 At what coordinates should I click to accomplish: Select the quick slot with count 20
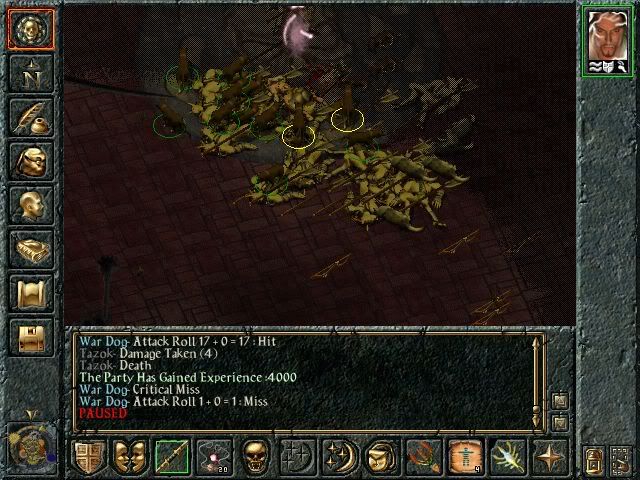pos(213,456)
